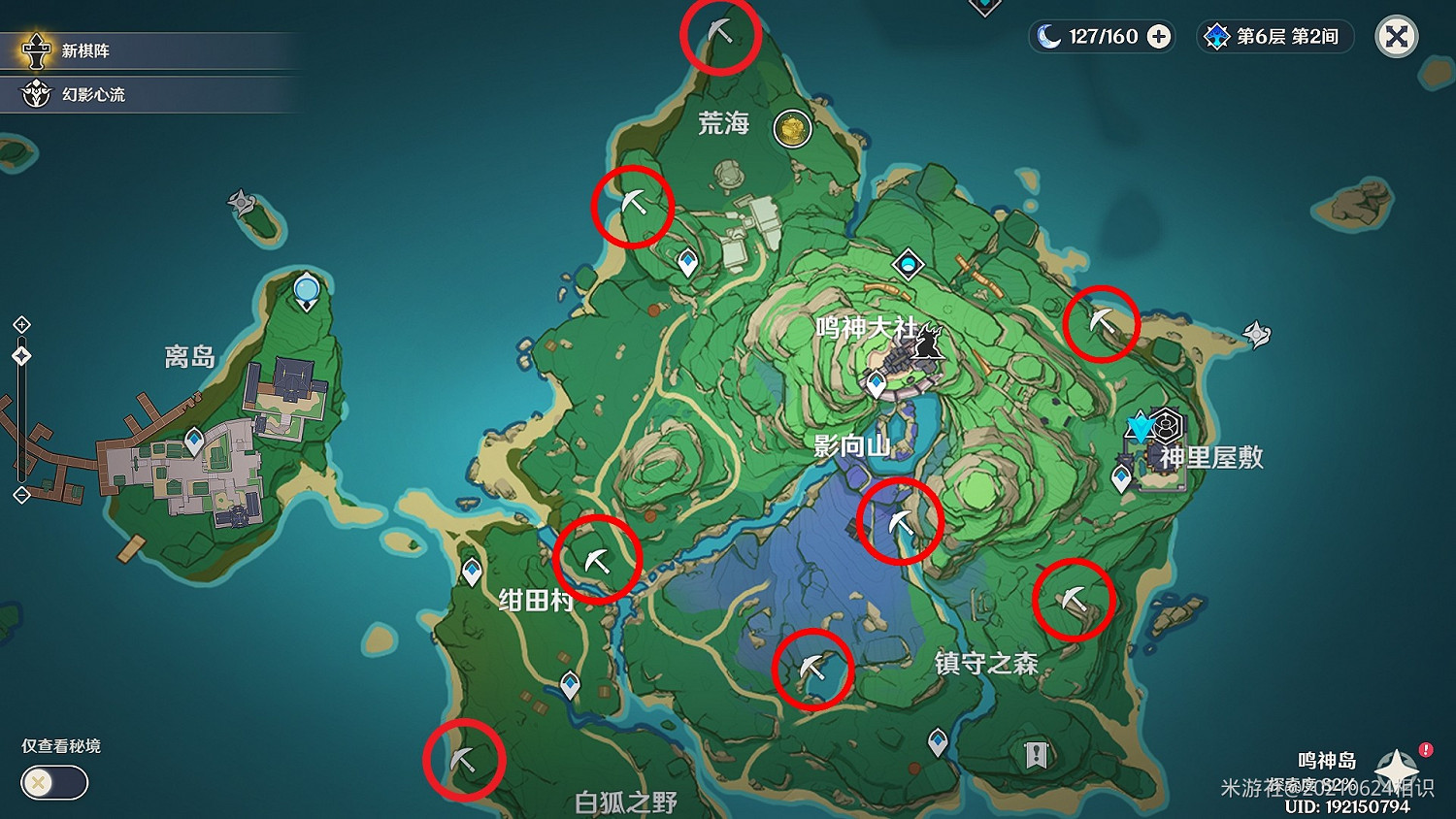Click the pickaxe marker near 镇守之森
The image size is (1456, 819).
point(1074,600)
